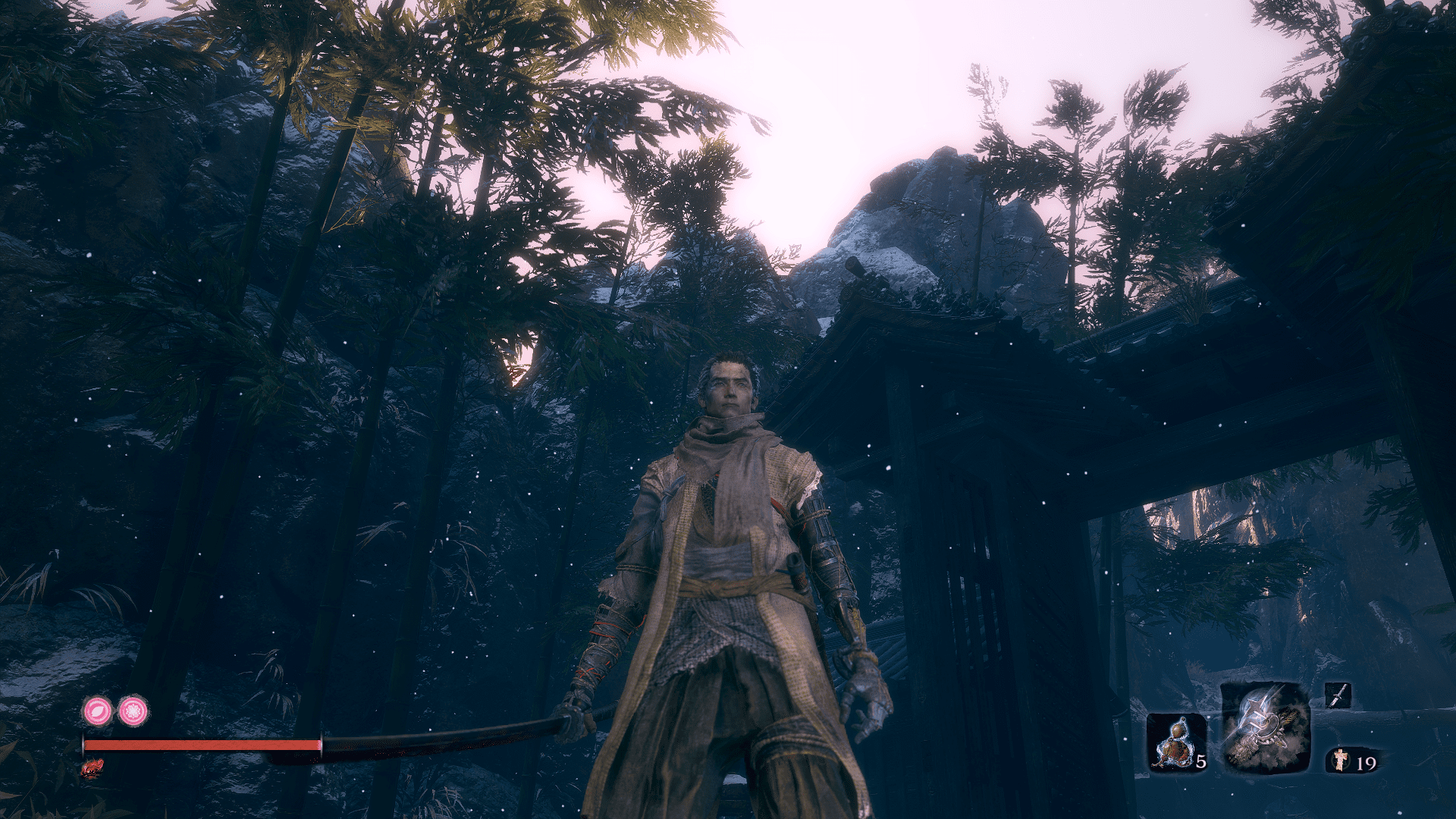Select the Healing Gourd quick item slot

tap(1176, 742)
